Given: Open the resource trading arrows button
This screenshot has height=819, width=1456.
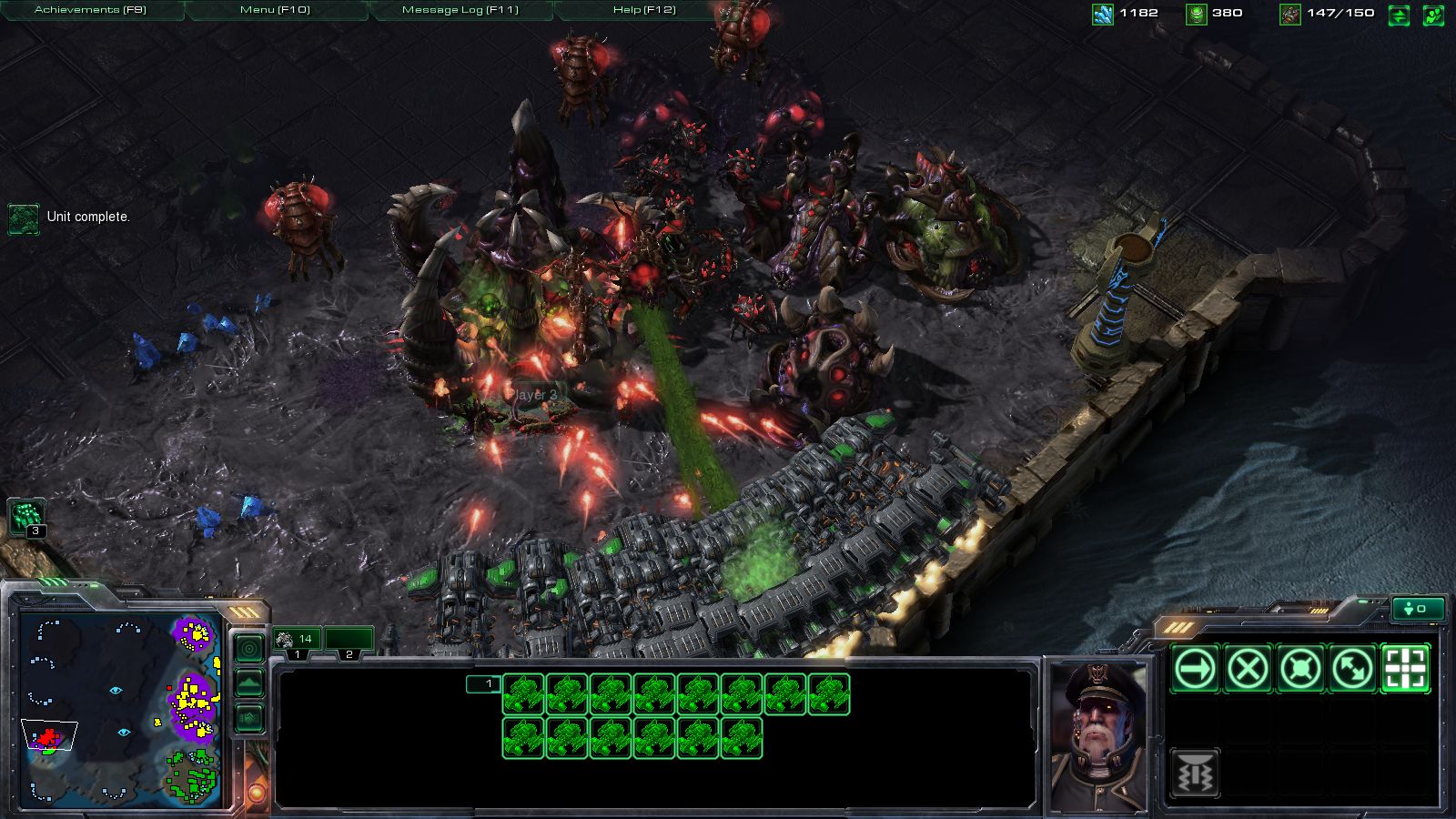Looking at the screenshot, I should (1399, 15).
